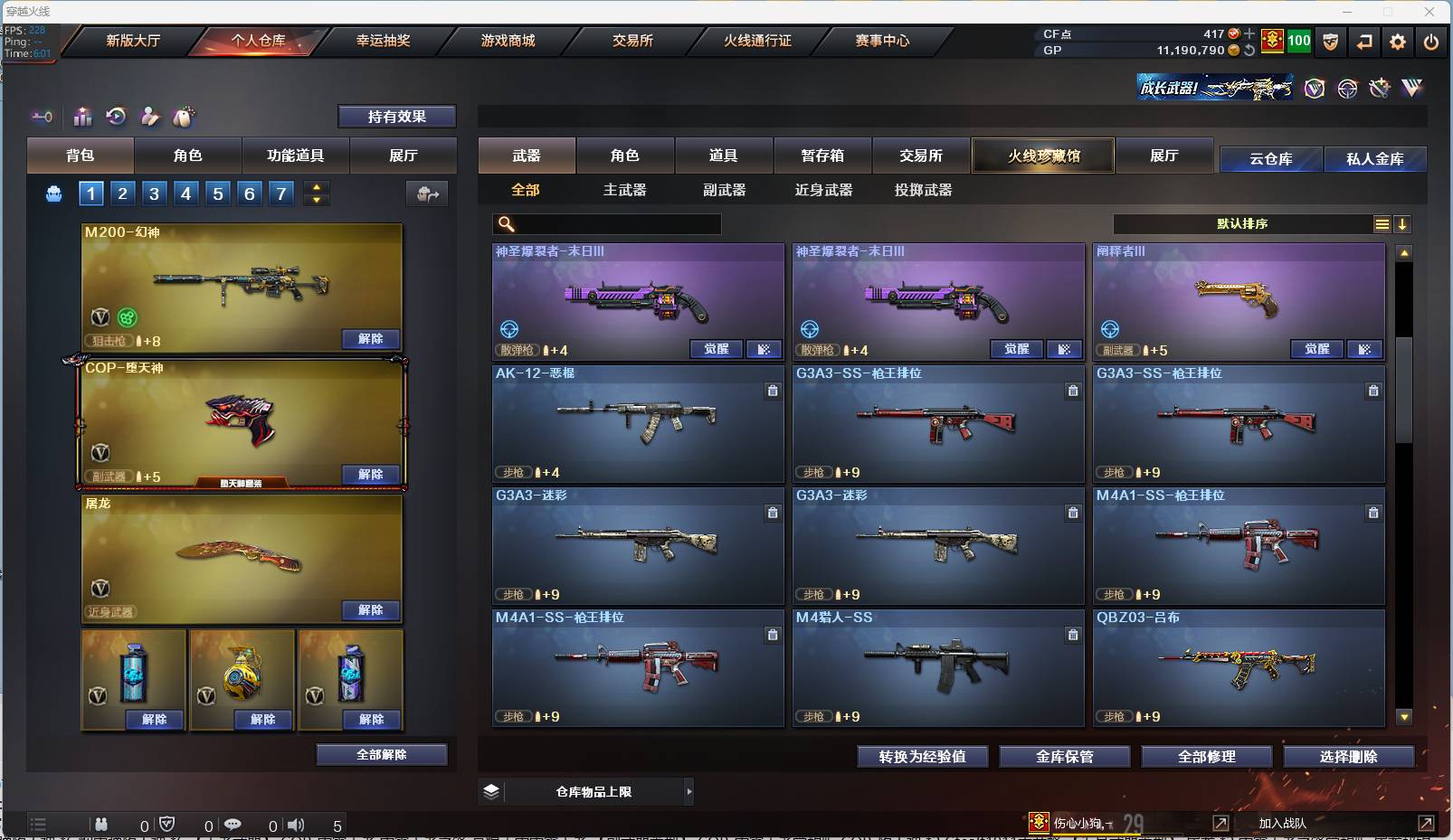Click the page-up stepper arrow beside backpack pages

[x=316, y=186]
